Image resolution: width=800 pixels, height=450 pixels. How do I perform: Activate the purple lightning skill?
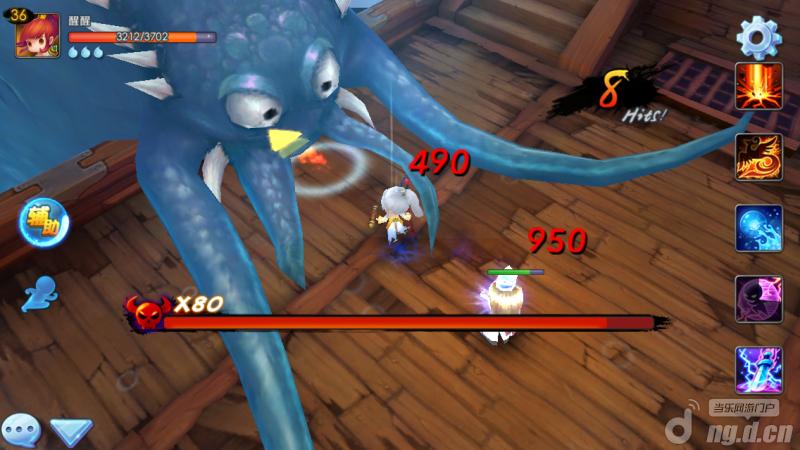[x=758, y=370]
